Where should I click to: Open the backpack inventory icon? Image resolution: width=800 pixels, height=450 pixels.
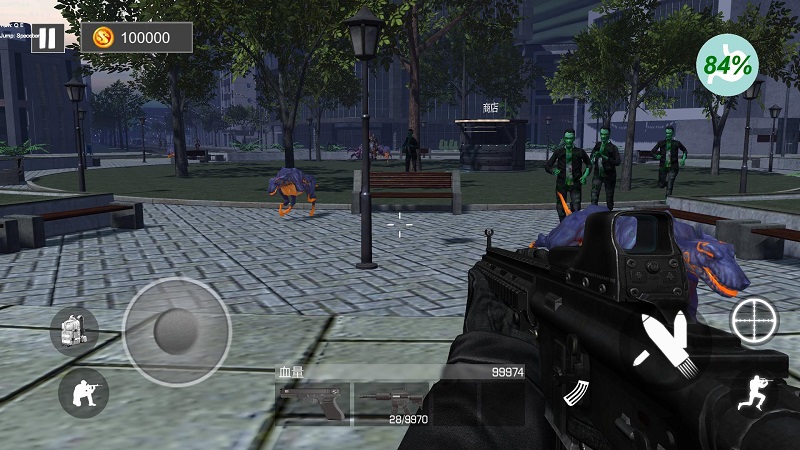pyautogui.click(x=74, y=331)
